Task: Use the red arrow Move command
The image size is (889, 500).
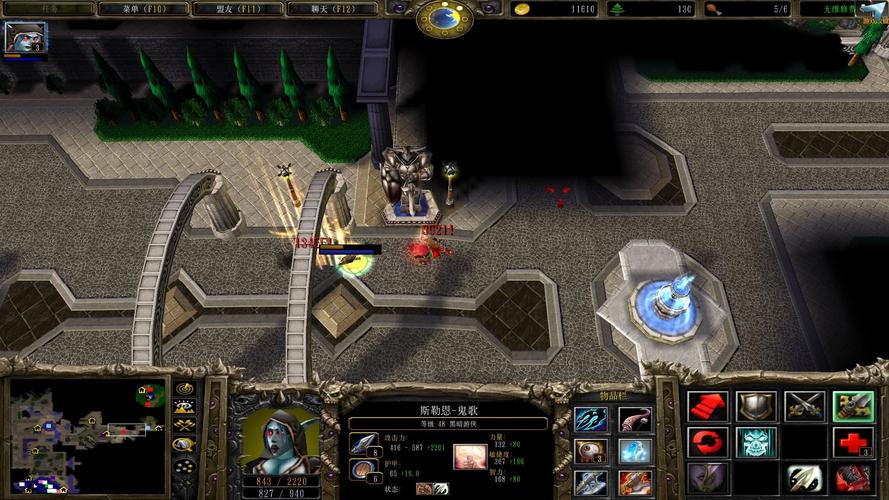Action: (x=707, y=406)
